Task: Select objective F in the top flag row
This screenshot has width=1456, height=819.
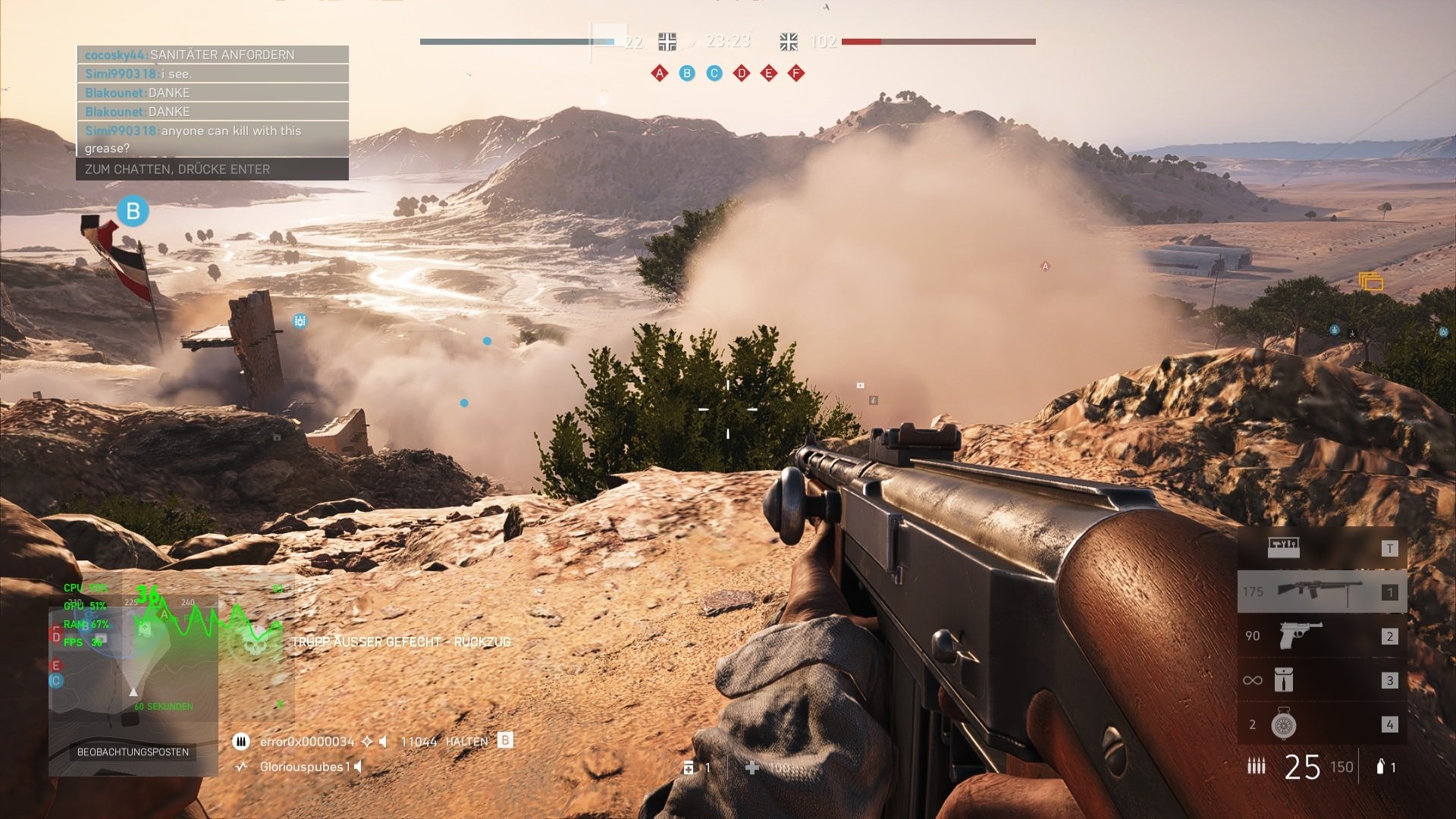Action: pos(796,74)
